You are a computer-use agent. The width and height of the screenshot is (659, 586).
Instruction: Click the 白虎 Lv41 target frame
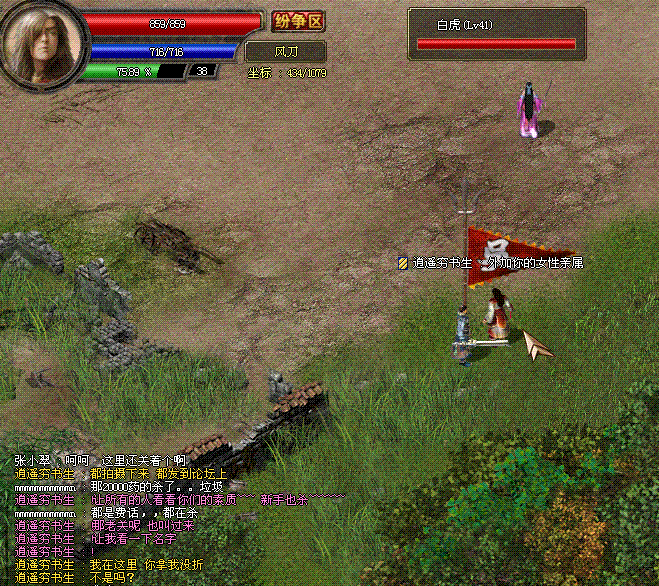click(497, 33)
